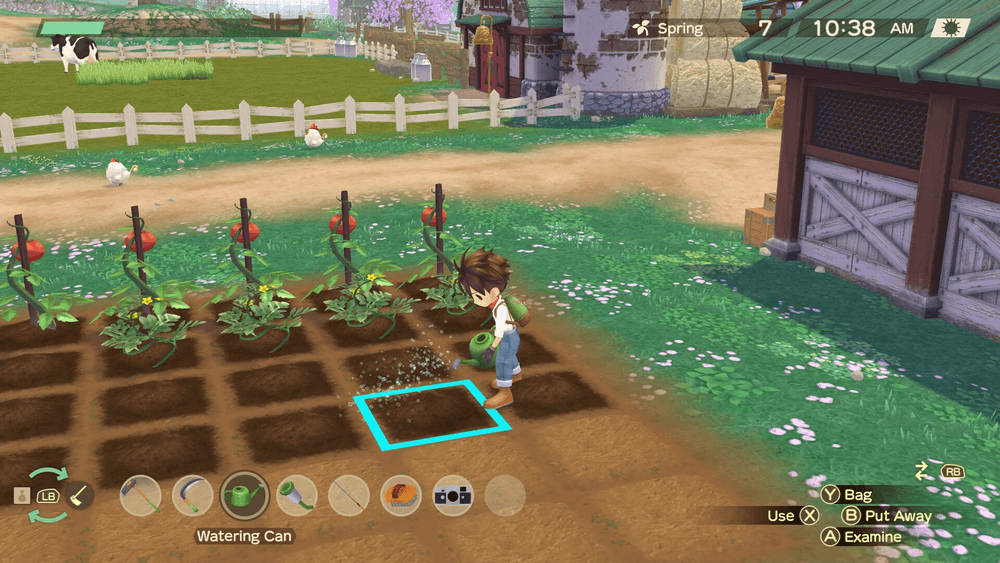
Task: Switch to the tools category icon
Action: (80, 495)
